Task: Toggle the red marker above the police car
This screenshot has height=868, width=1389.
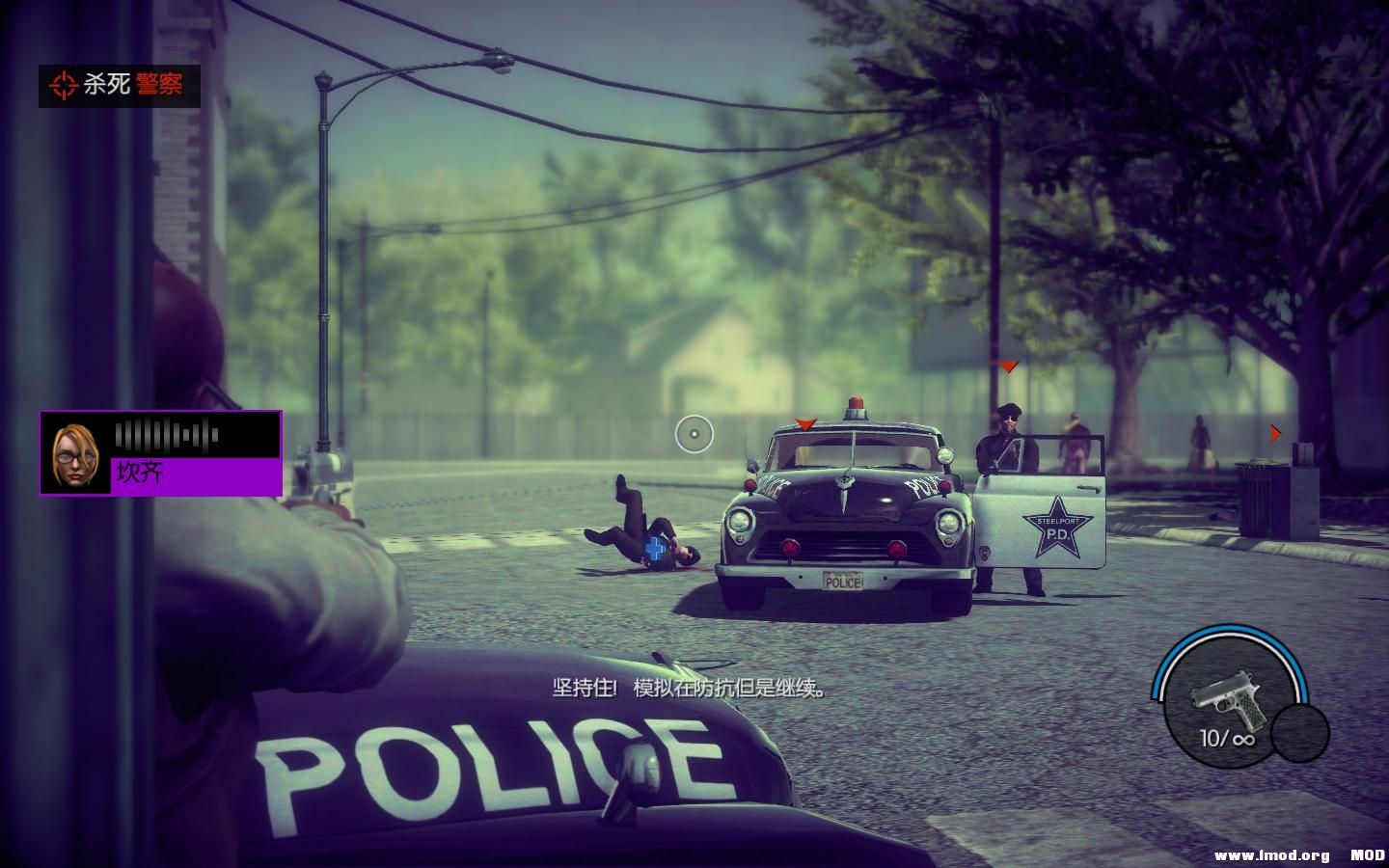Action: coord(803,421)
